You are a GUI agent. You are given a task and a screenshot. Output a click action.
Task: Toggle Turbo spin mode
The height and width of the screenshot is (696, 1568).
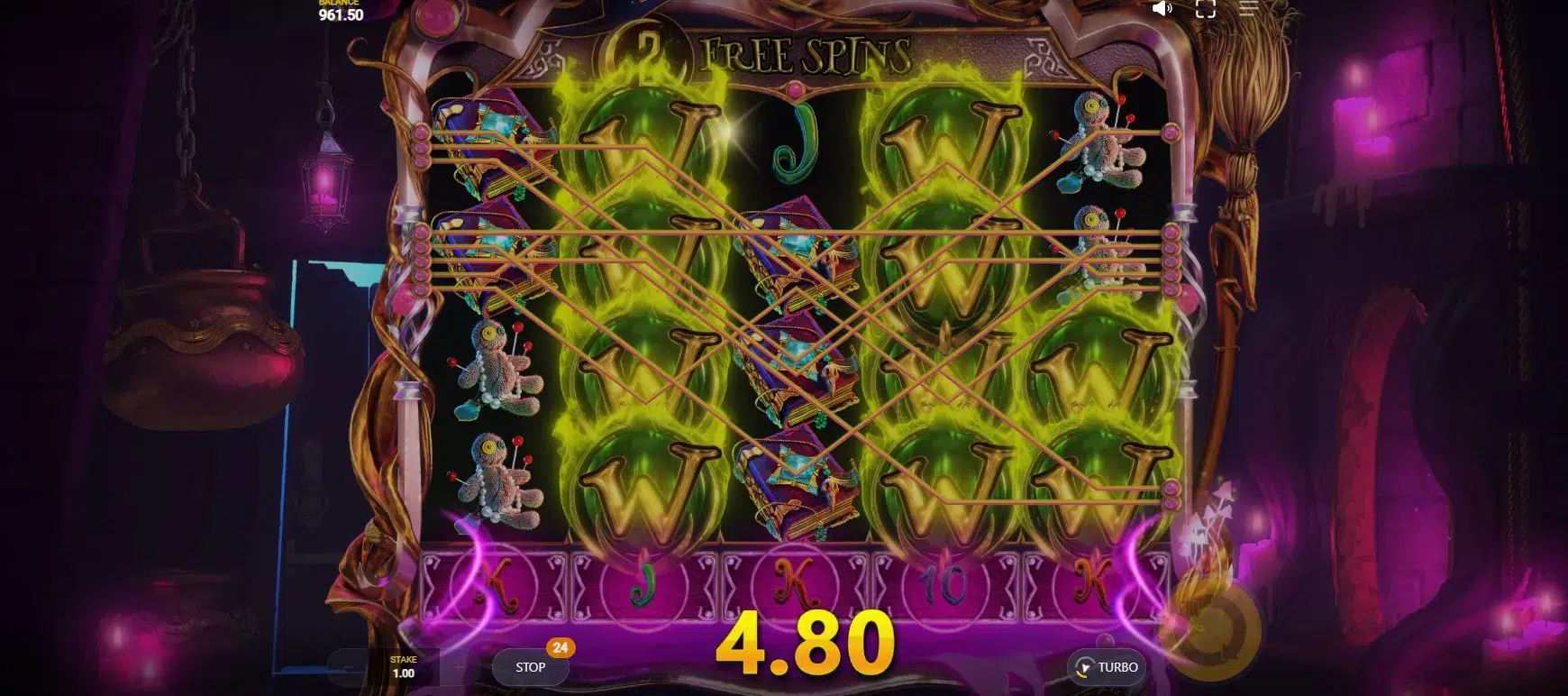coord(1106,667)
